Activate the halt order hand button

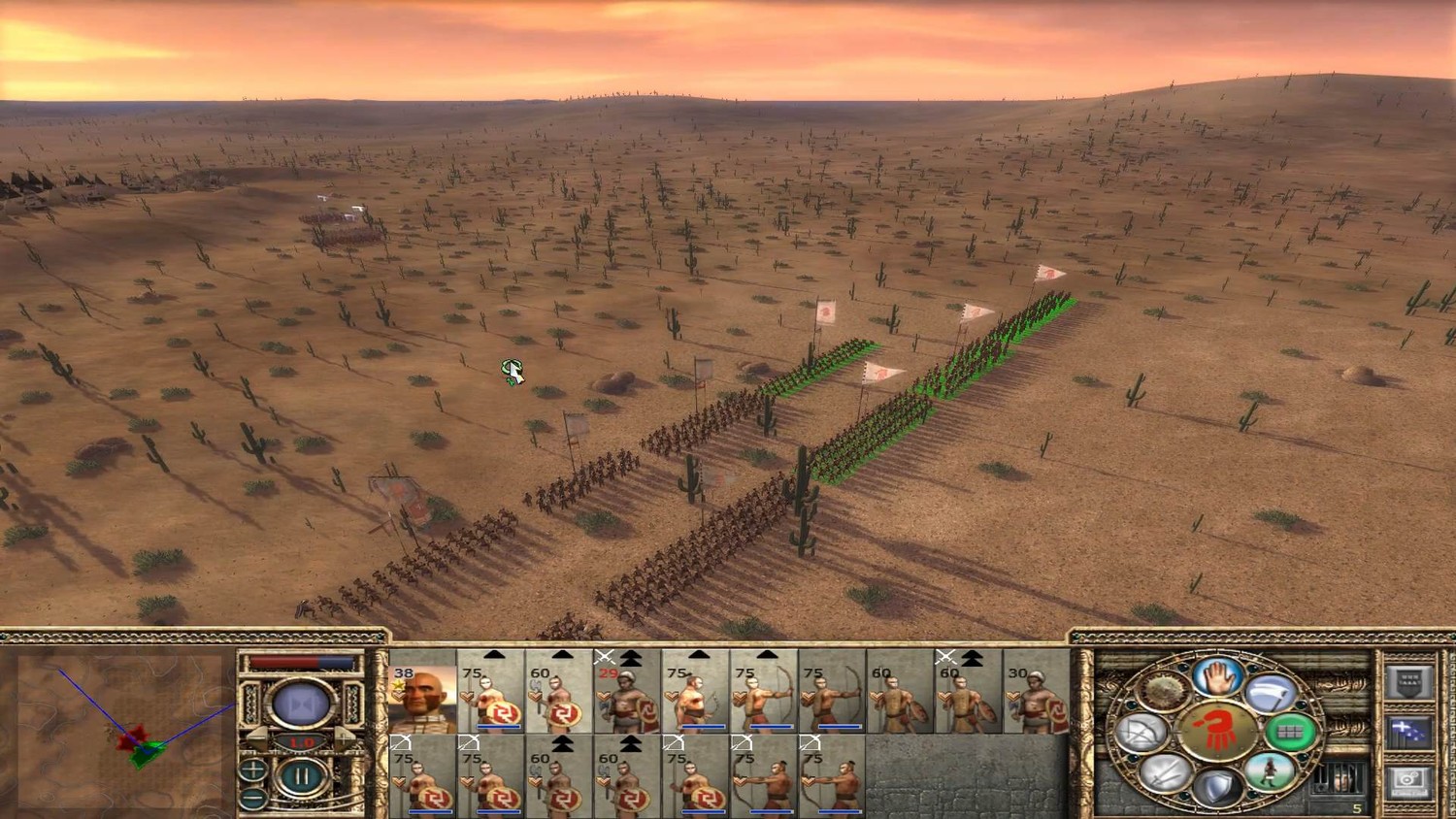click(1217, 676)
